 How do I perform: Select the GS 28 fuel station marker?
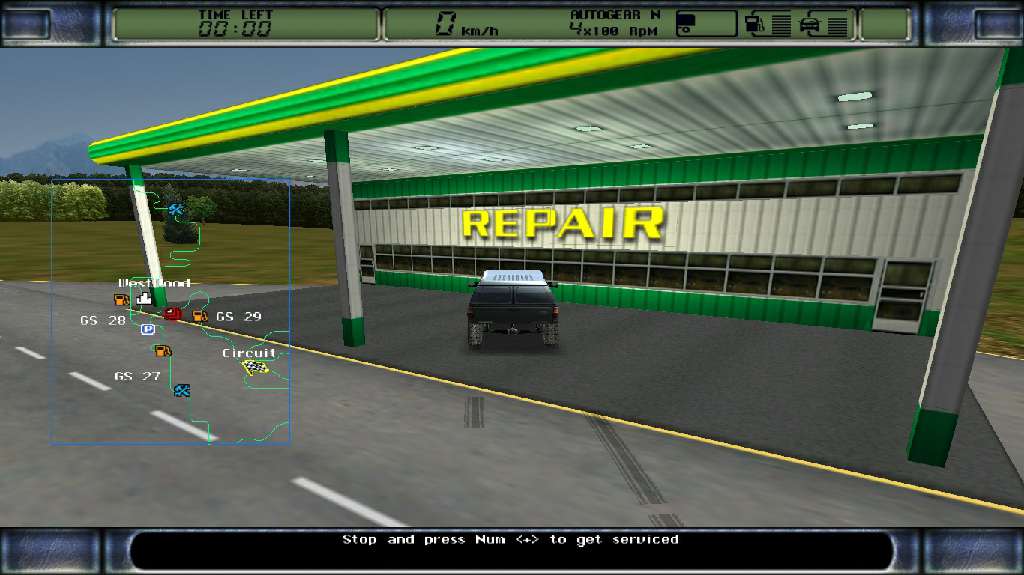[x=121, y=300]
